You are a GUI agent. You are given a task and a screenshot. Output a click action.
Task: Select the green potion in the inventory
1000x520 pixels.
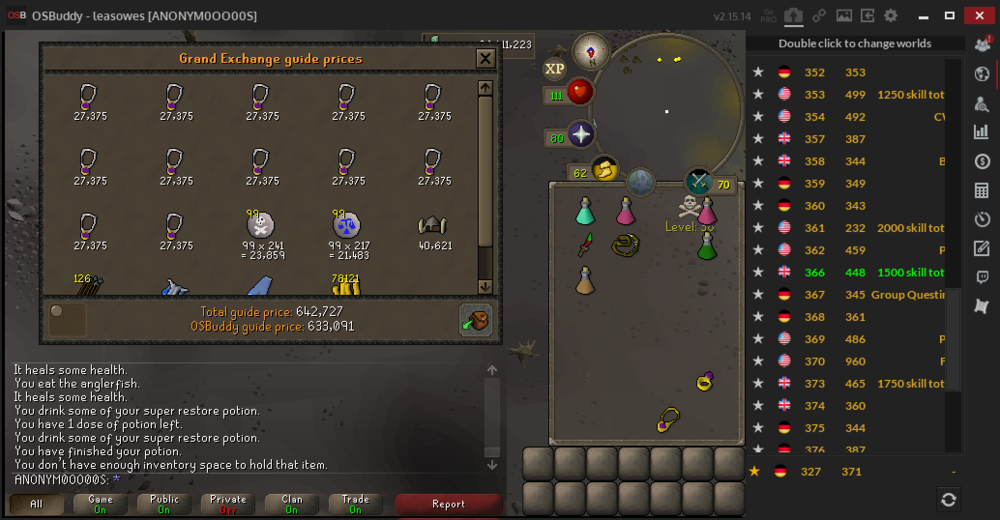(x=707, y=246)
